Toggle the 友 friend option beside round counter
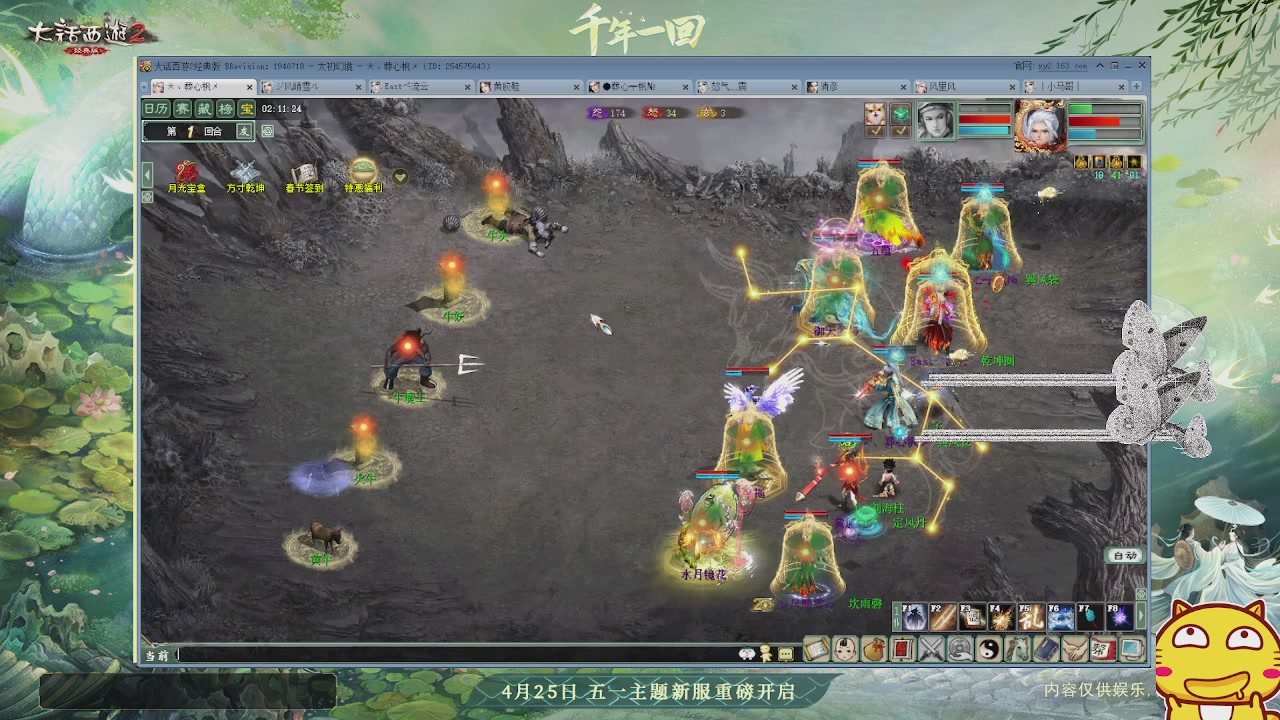 click(245, 131)
